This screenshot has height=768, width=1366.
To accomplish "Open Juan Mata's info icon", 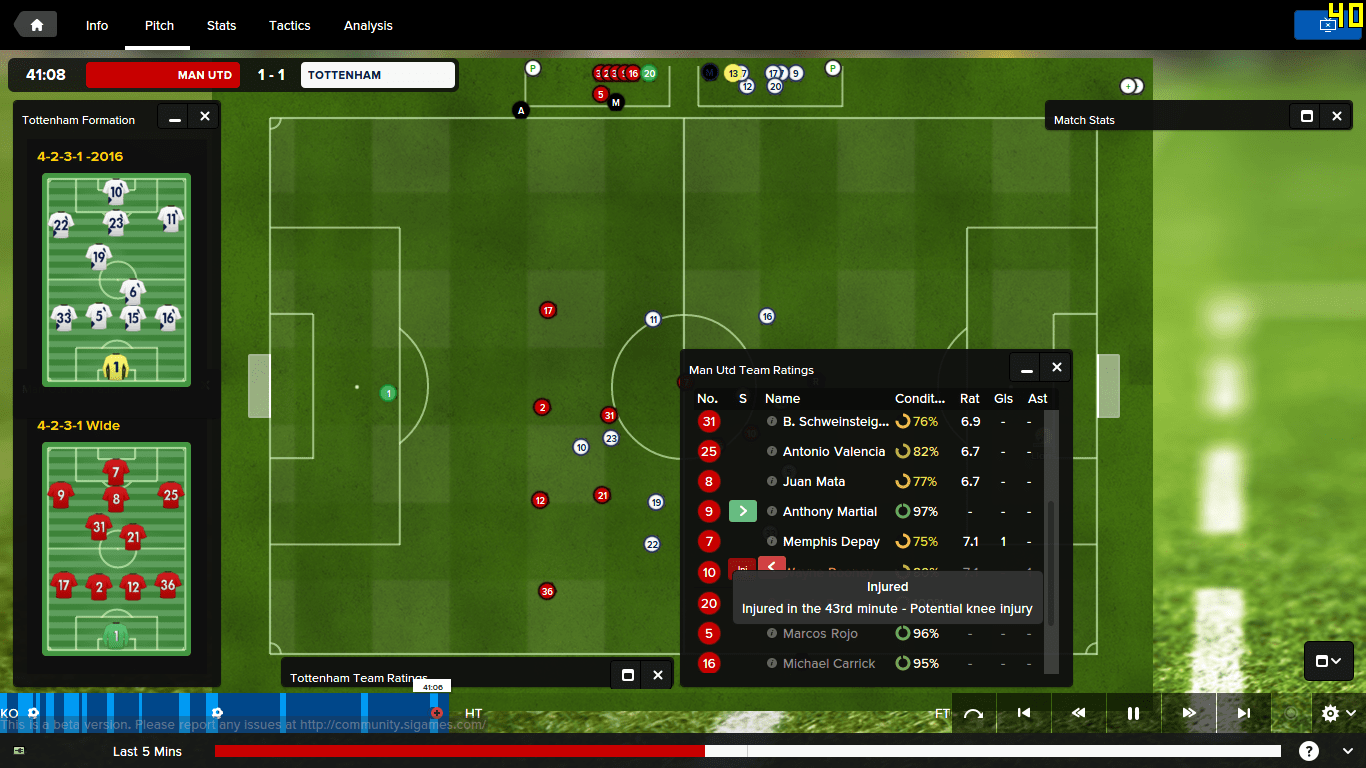I will pos(770,481).
